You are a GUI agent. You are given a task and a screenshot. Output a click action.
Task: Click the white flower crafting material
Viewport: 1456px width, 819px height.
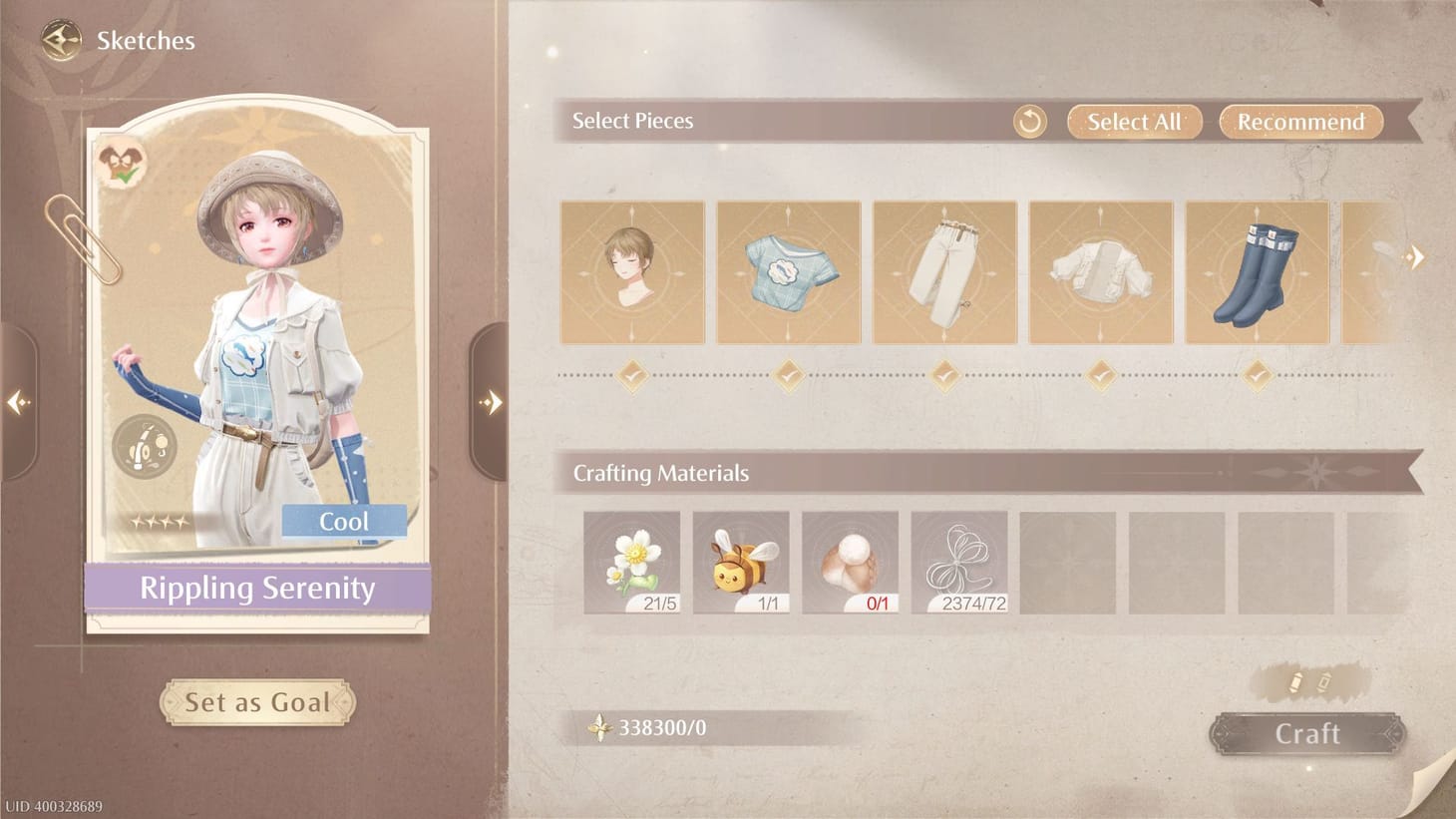(631, 561)
